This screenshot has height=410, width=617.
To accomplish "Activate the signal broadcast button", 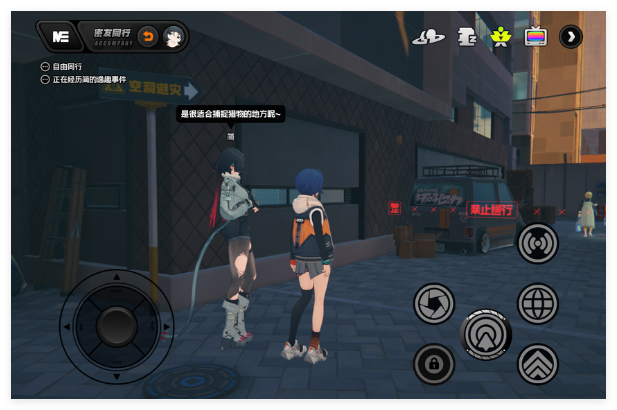I will click(x=537, y=243).
